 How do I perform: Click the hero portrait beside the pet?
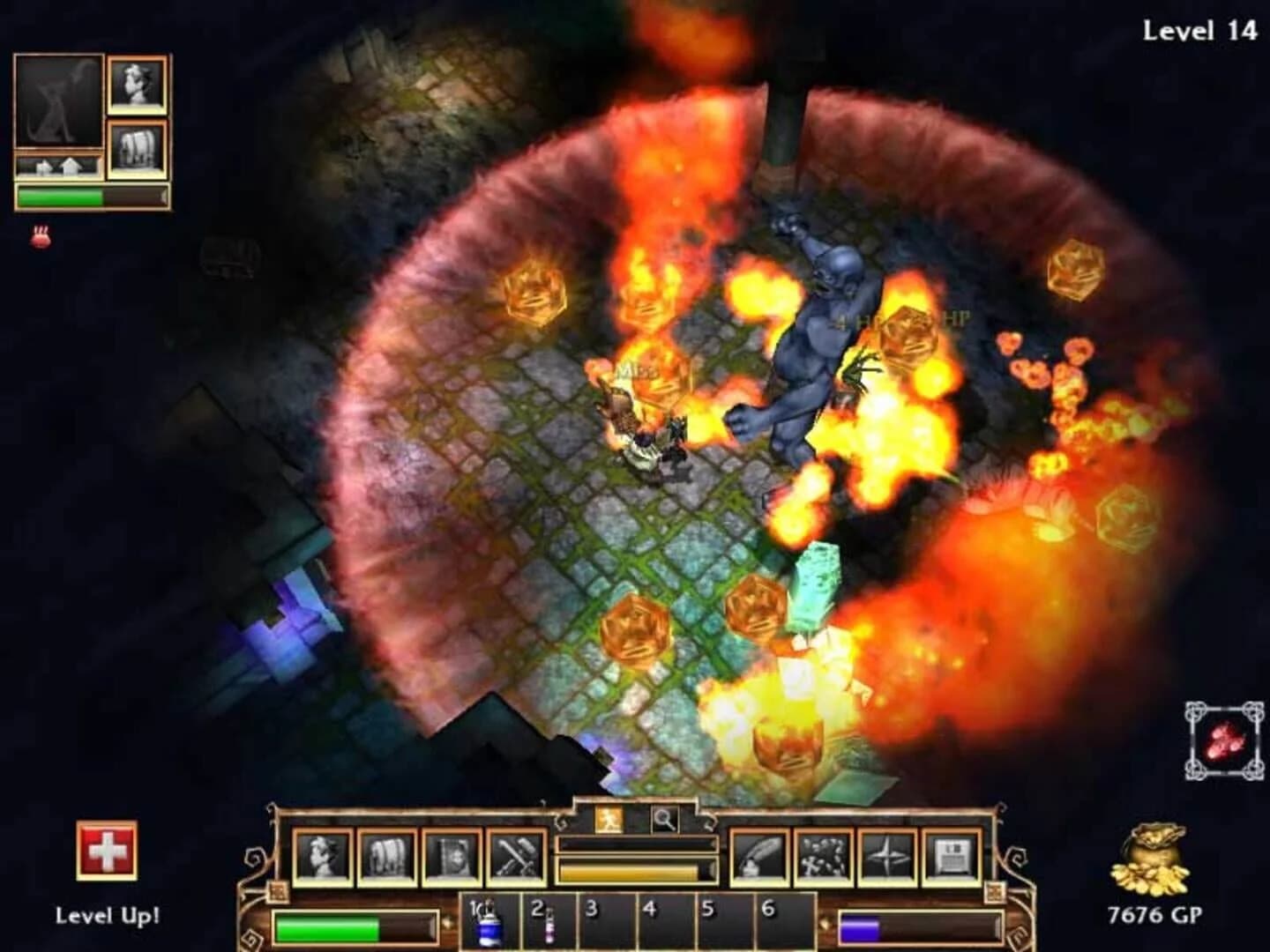click(137, 84)
